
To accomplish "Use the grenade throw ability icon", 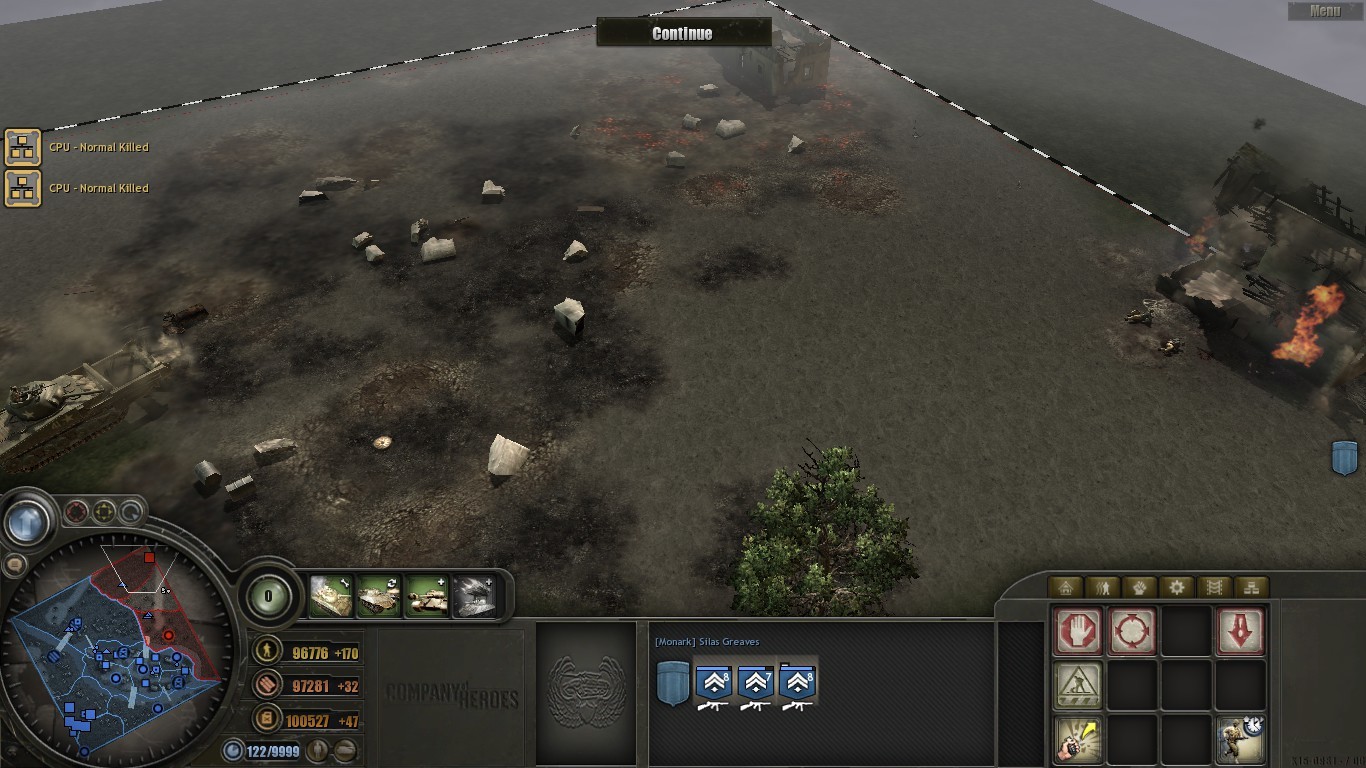I will (x=1078, y=740).
